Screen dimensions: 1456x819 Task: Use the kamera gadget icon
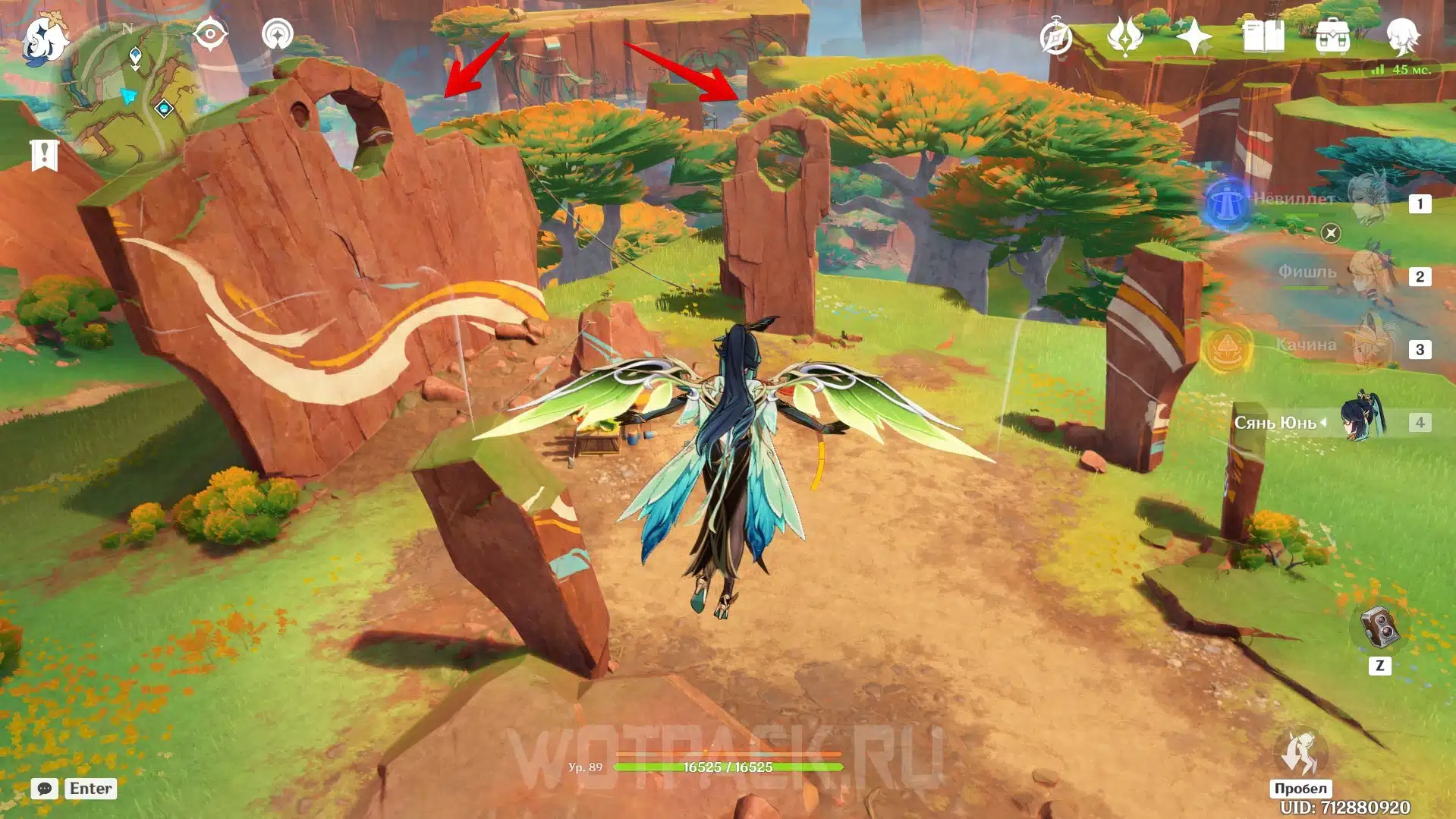pyautogui.click(x=1379, y=628)
